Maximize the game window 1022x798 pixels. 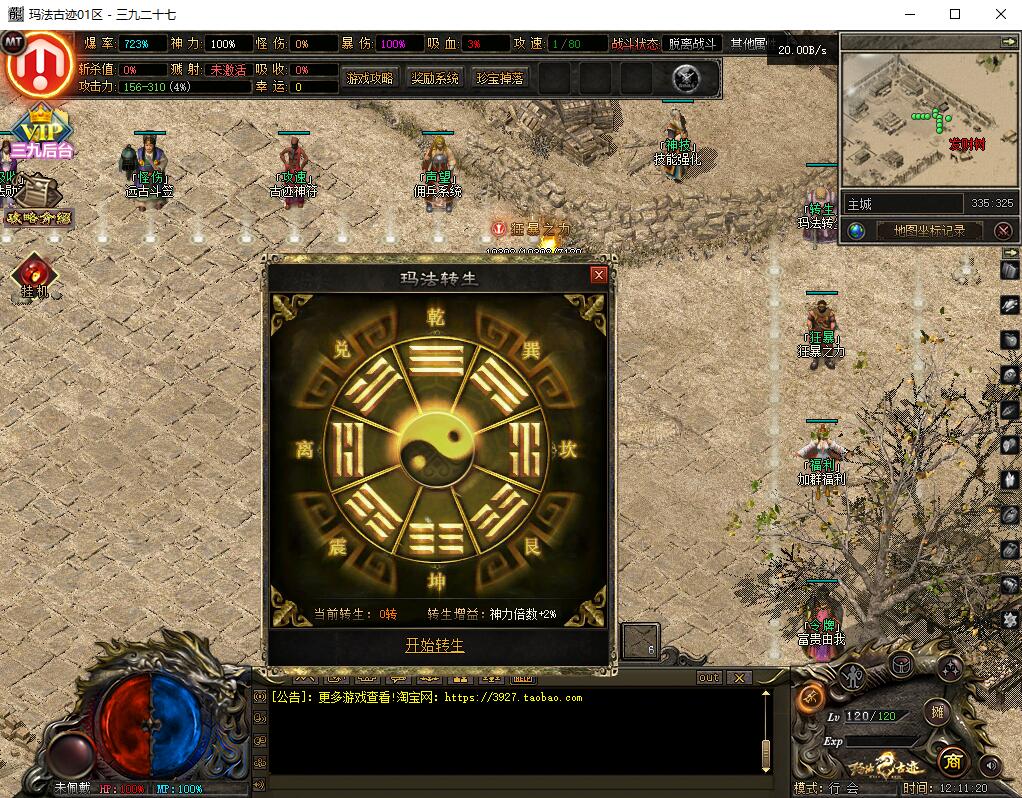coord(954,15)
